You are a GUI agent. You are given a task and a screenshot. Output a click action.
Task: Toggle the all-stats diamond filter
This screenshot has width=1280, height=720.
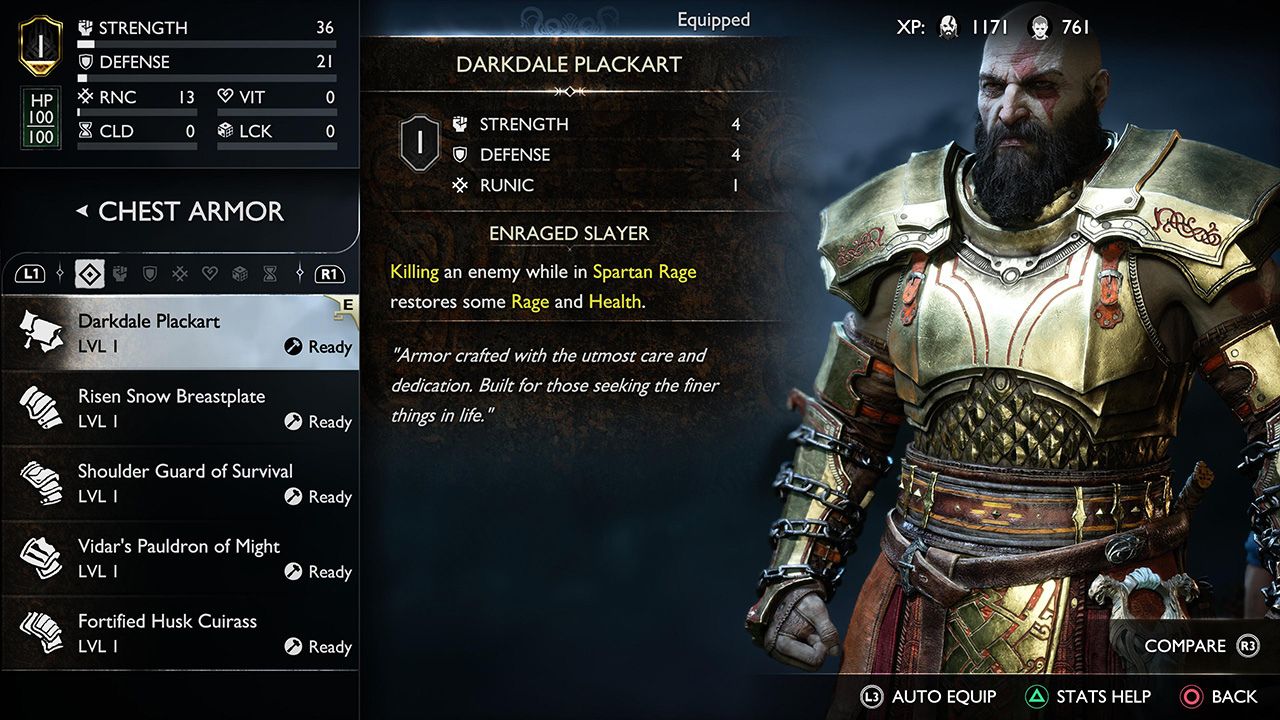(x=90, y=273)
